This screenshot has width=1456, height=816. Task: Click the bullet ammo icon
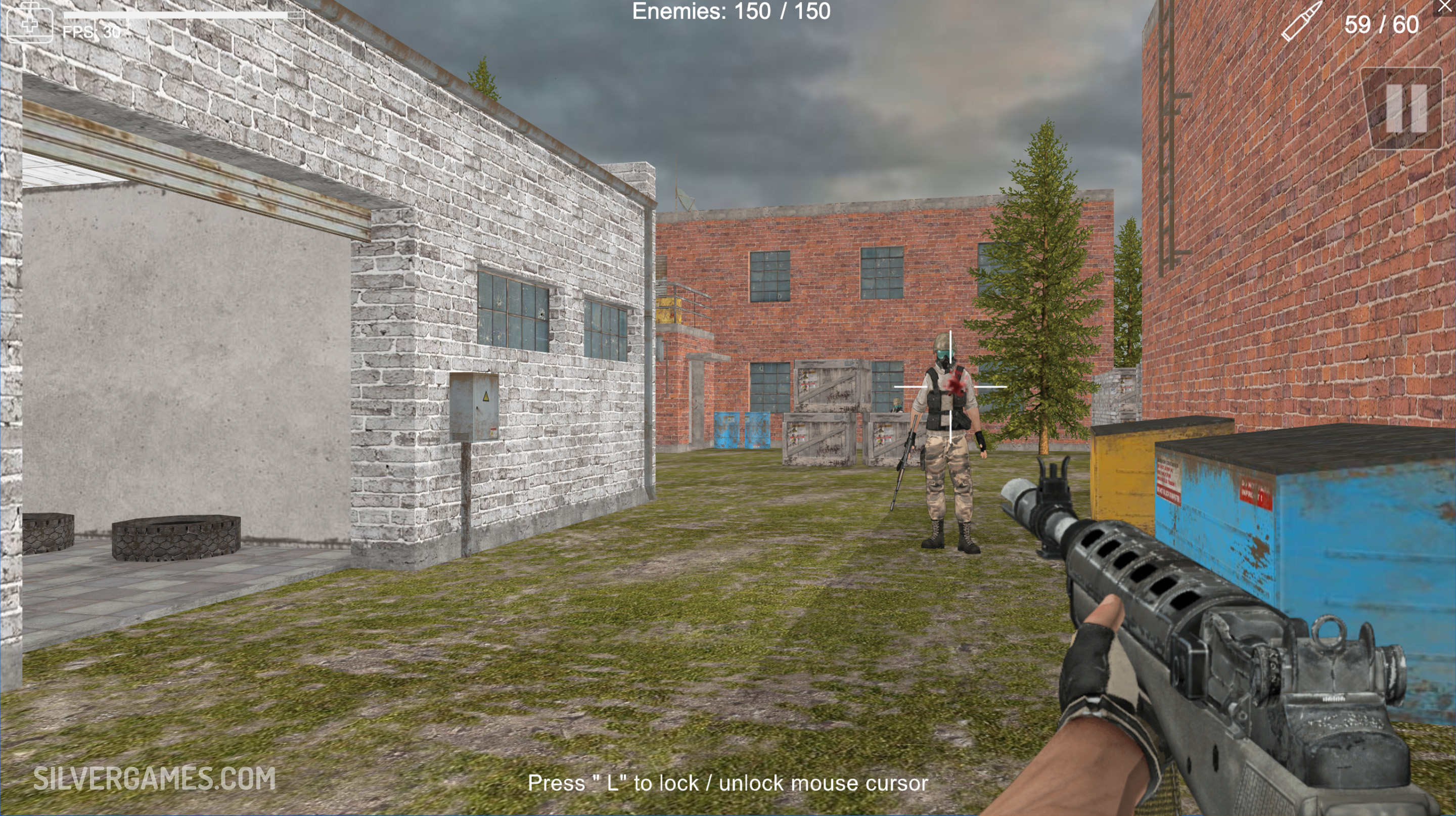[1302, 21]
